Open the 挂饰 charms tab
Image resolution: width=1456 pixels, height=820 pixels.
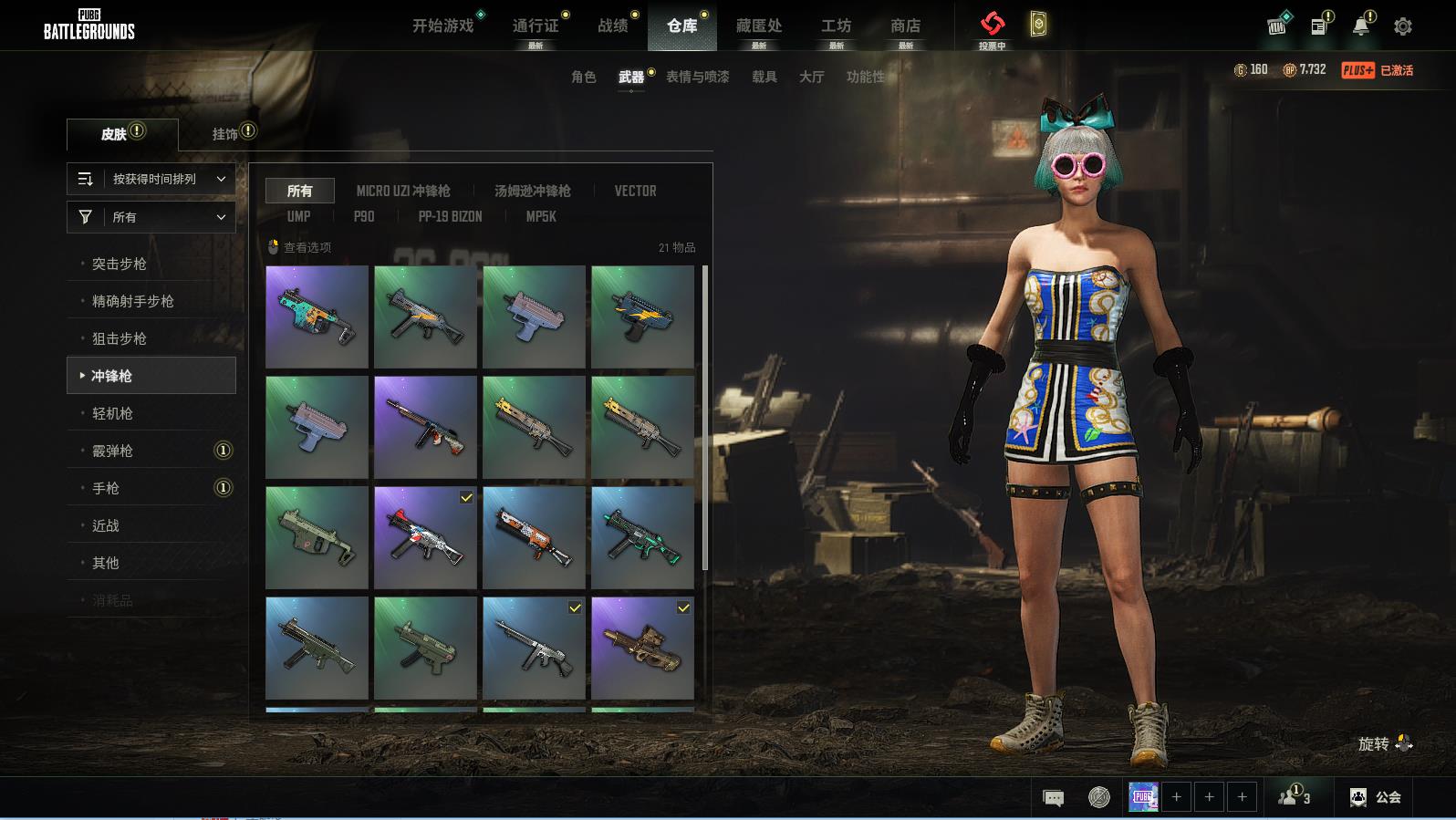coord(225,134)
